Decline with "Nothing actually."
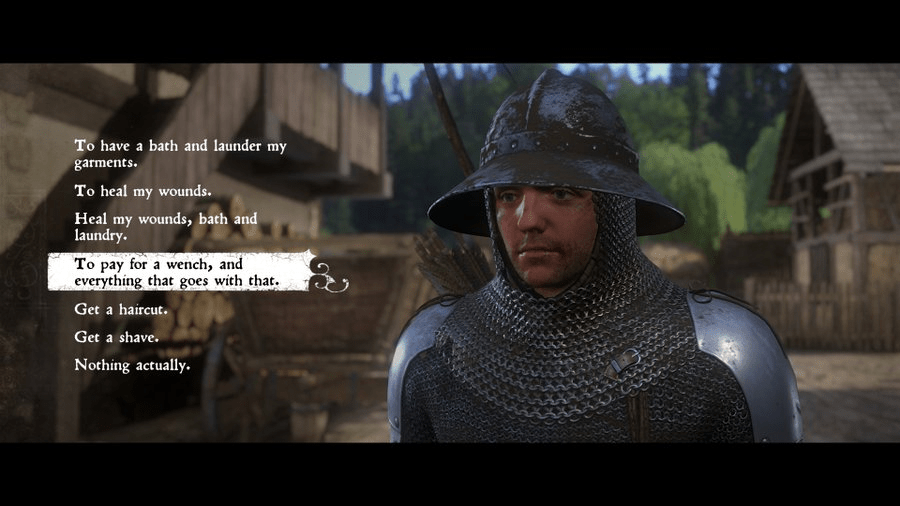The height and width of the screenshot is (506, 900). coord(132,365)
